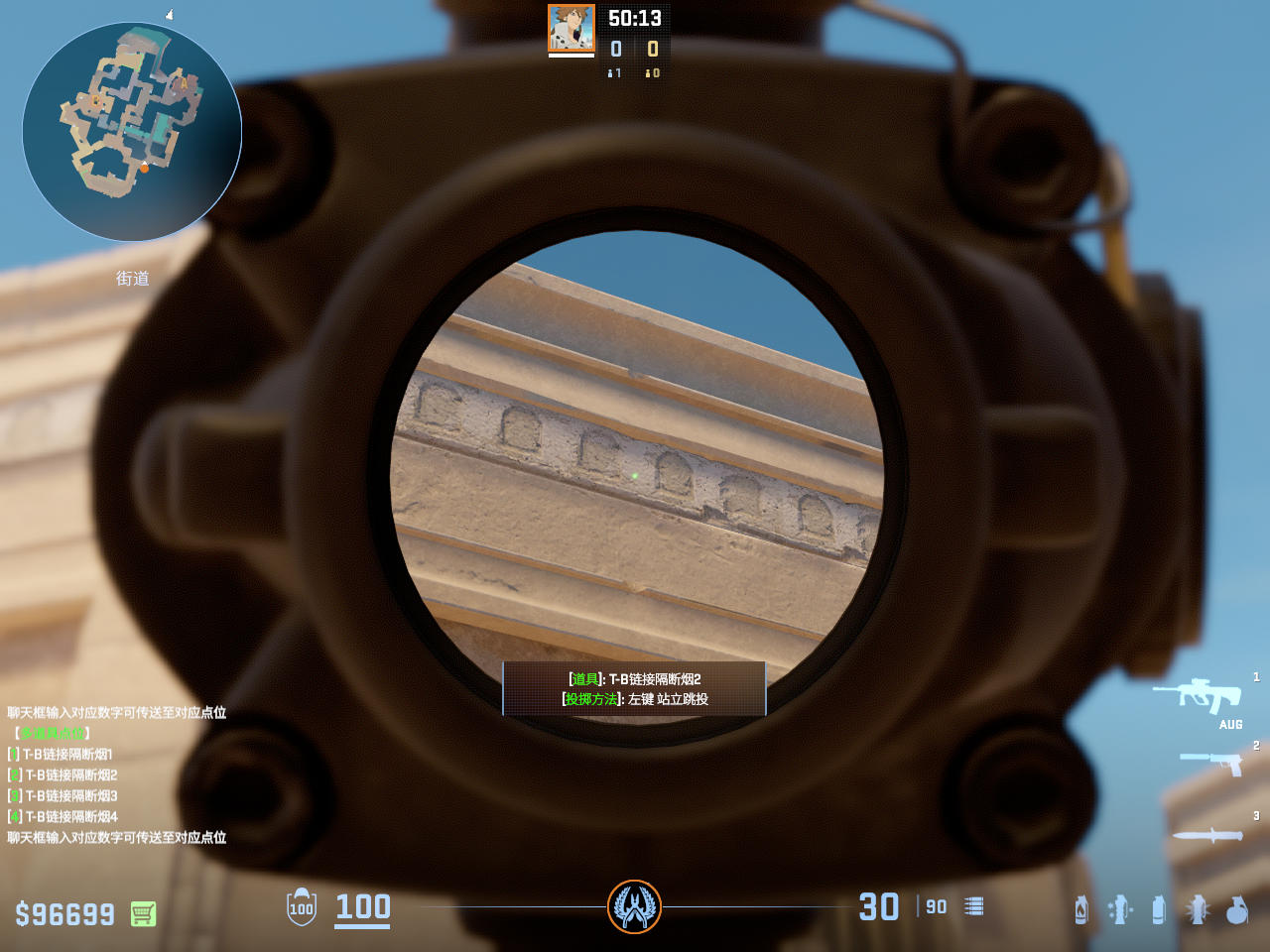Viewport: 1270px width, 952px height.
Task: Select the decoy grenade icon
Action: 1120,909
